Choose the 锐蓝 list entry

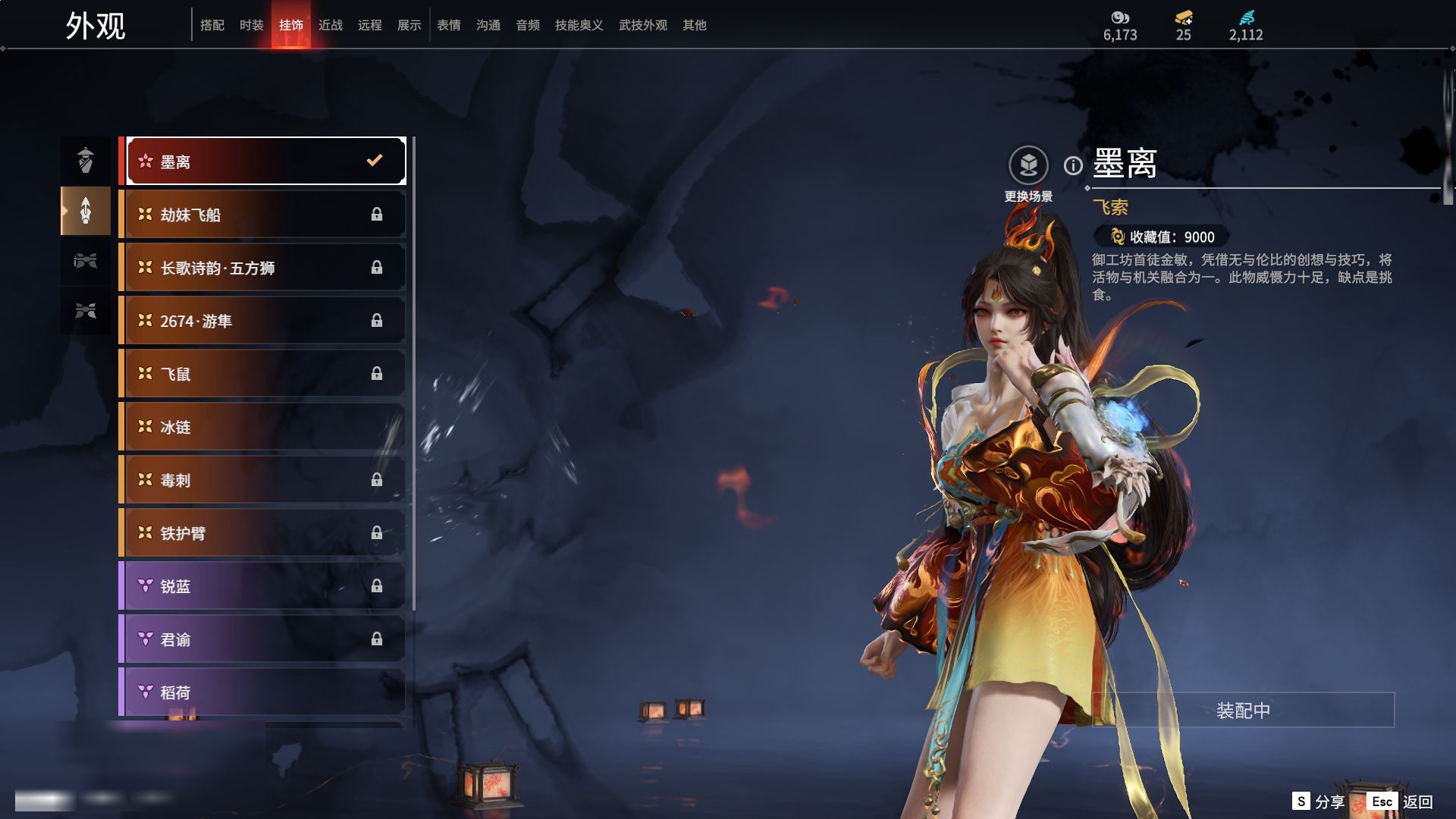tap(265, 586)
